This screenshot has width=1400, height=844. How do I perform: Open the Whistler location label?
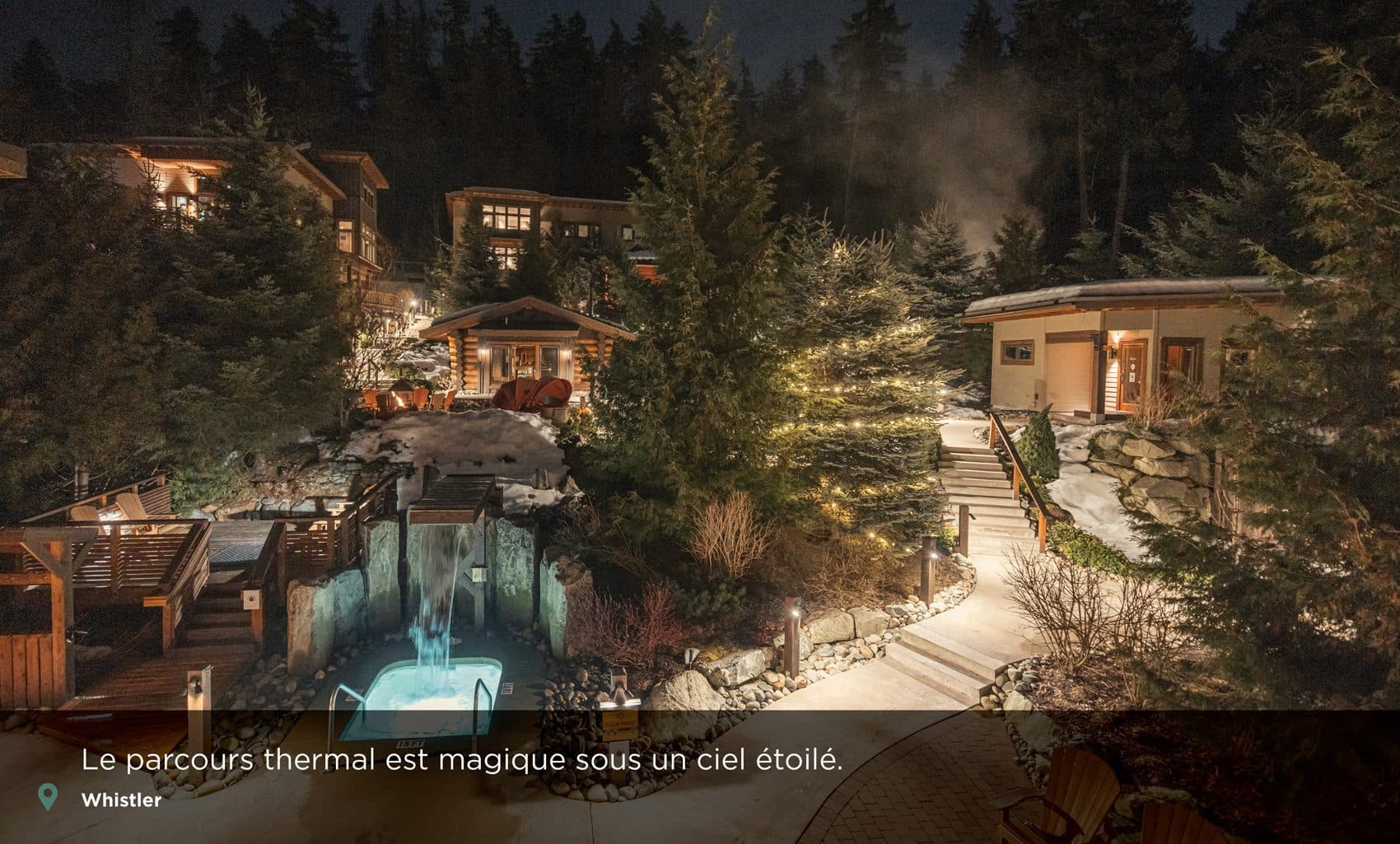point(121,800)
